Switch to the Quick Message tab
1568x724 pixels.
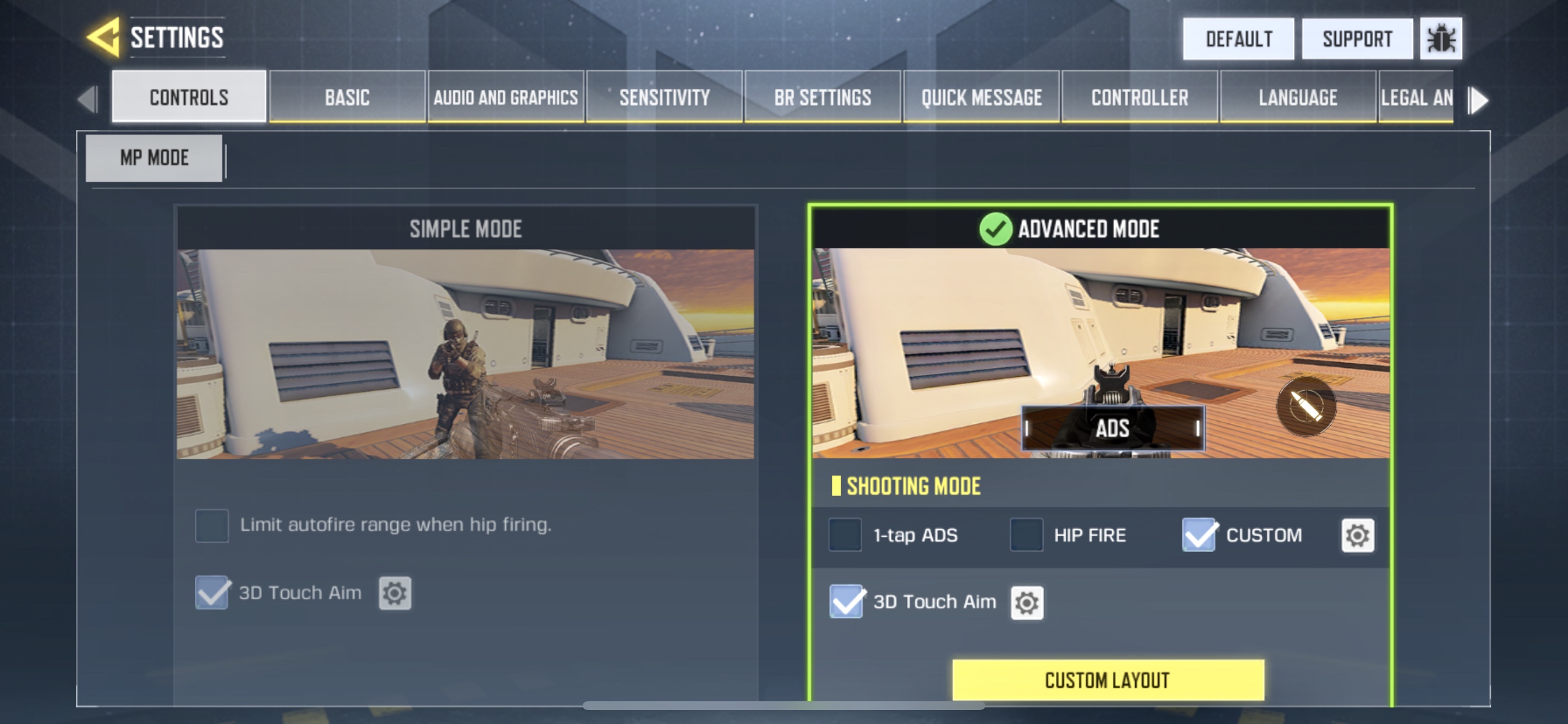click(981, 97)
